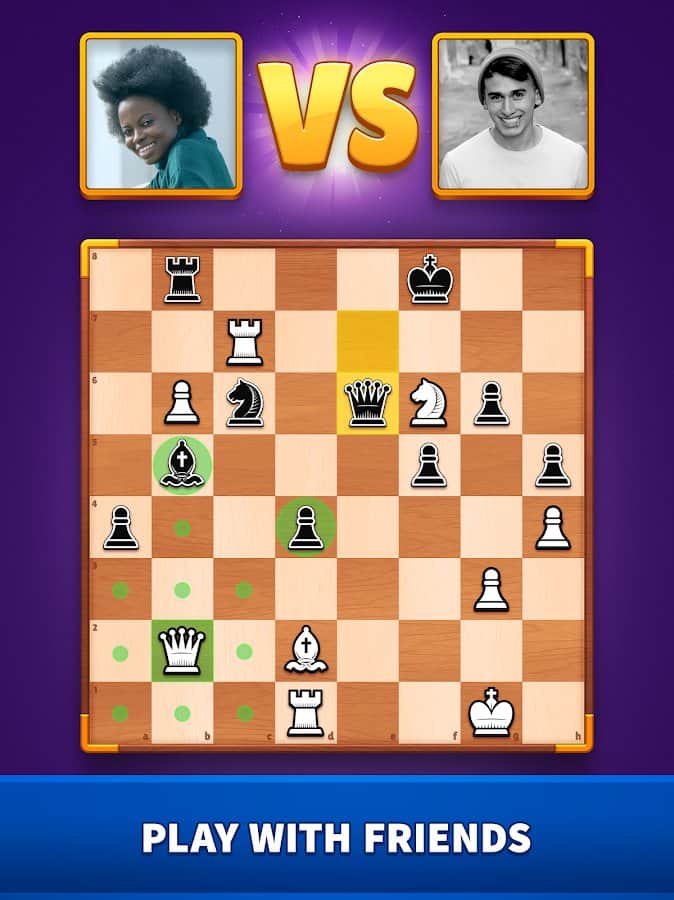Select the white rook on d1
This screenshot has width=674, height=900.
pyautogui.click(x=306, y=713)
